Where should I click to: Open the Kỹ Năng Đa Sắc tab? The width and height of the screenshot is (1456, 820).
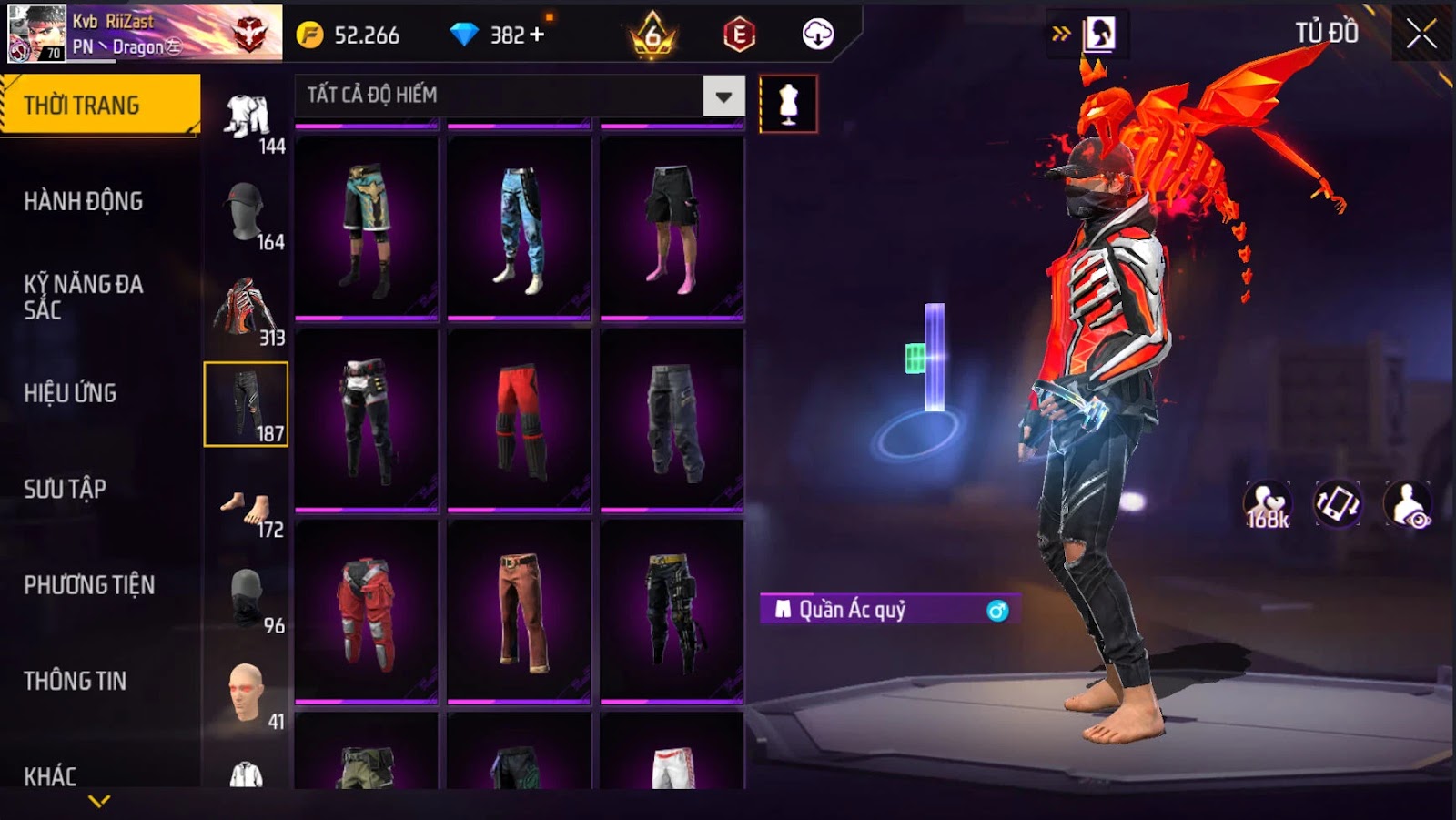pos(83,297)
